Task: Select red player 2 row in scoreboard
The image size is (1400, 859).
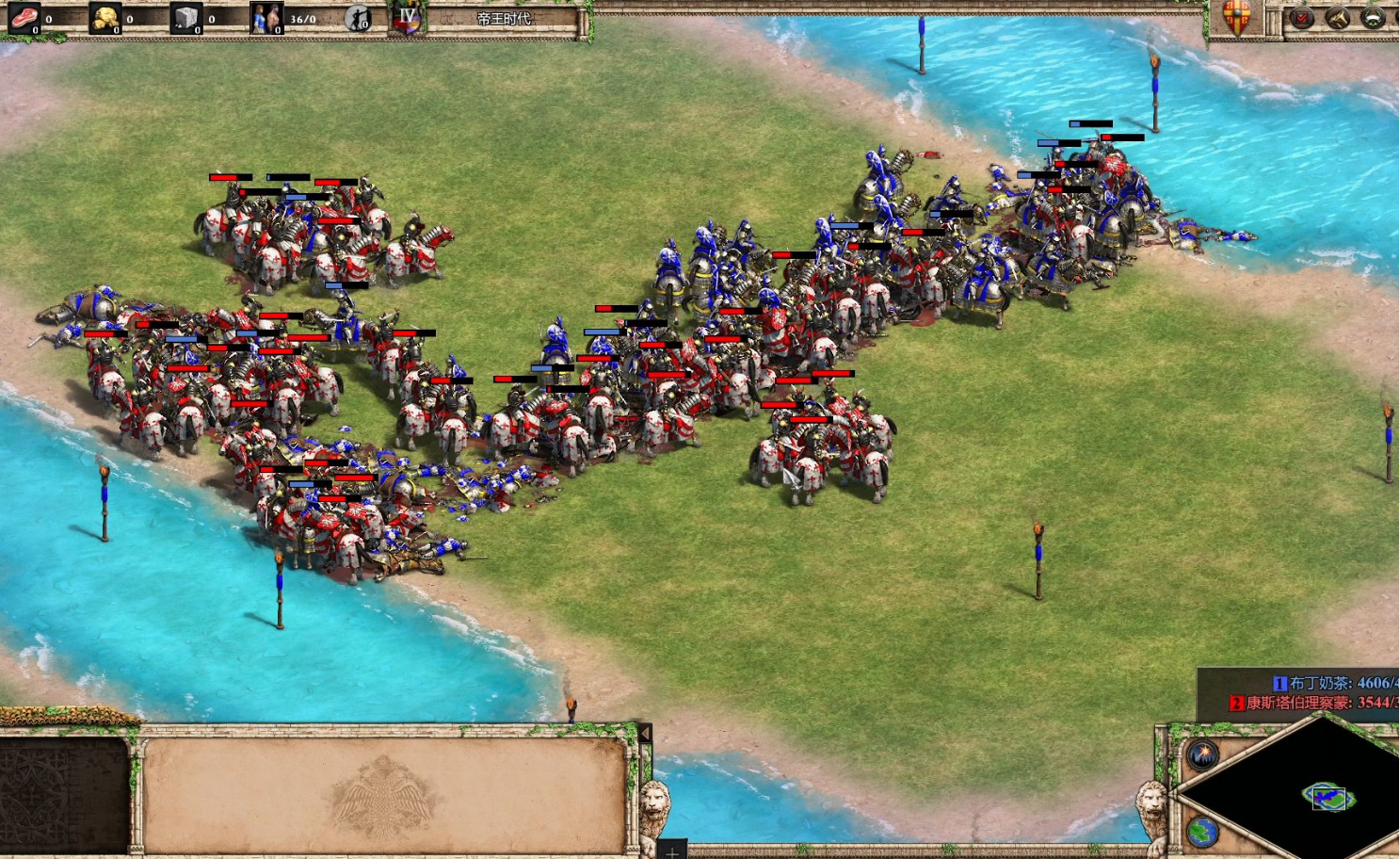Action: coord(1314,703)
